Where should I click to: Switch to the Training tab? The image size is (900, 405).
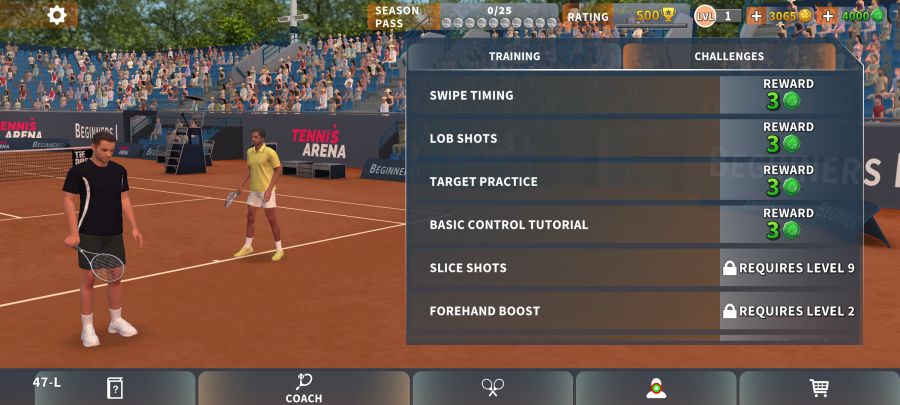(514, 57)
